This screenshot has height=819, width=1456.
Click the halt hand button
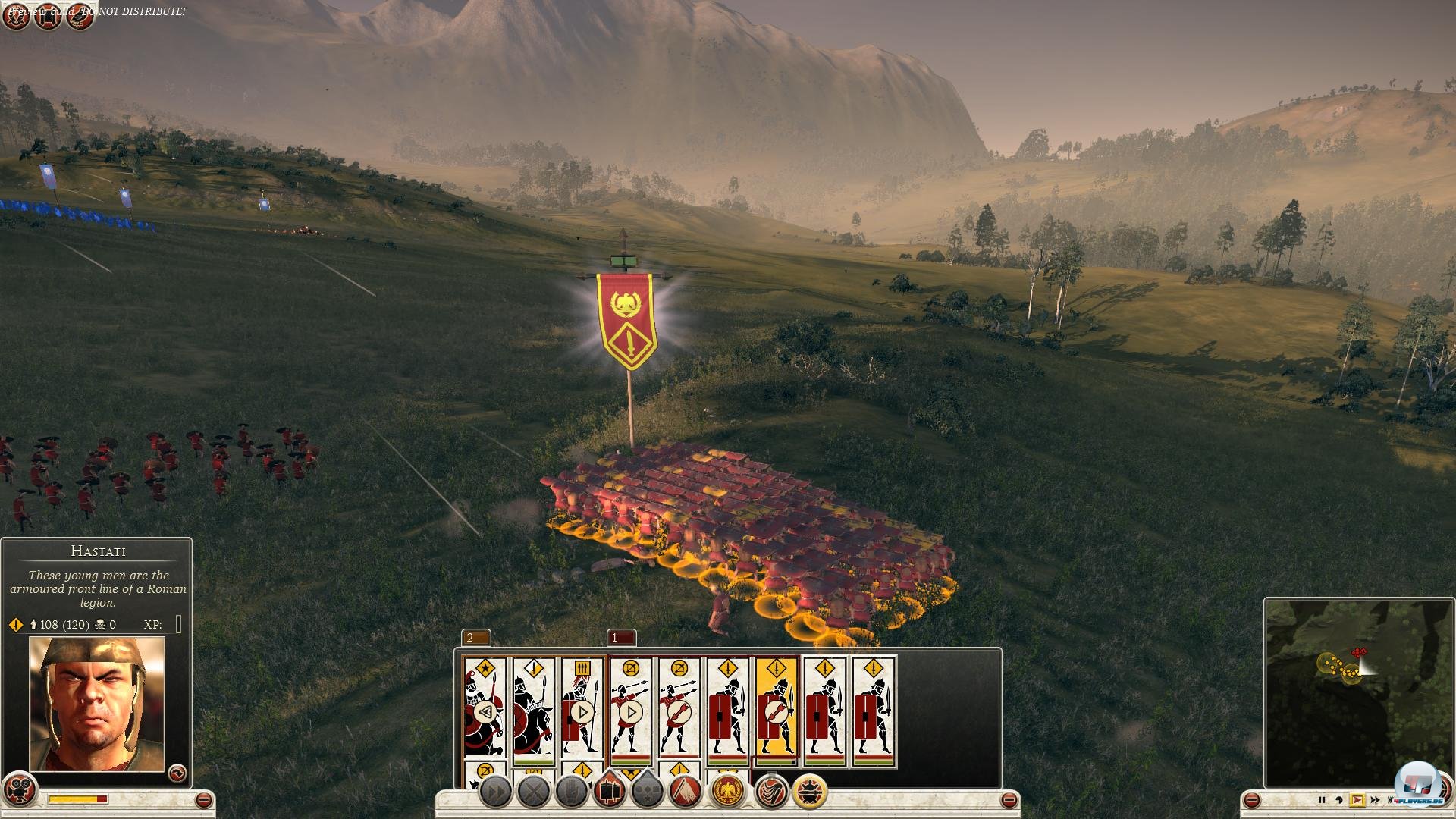(572, 792)
